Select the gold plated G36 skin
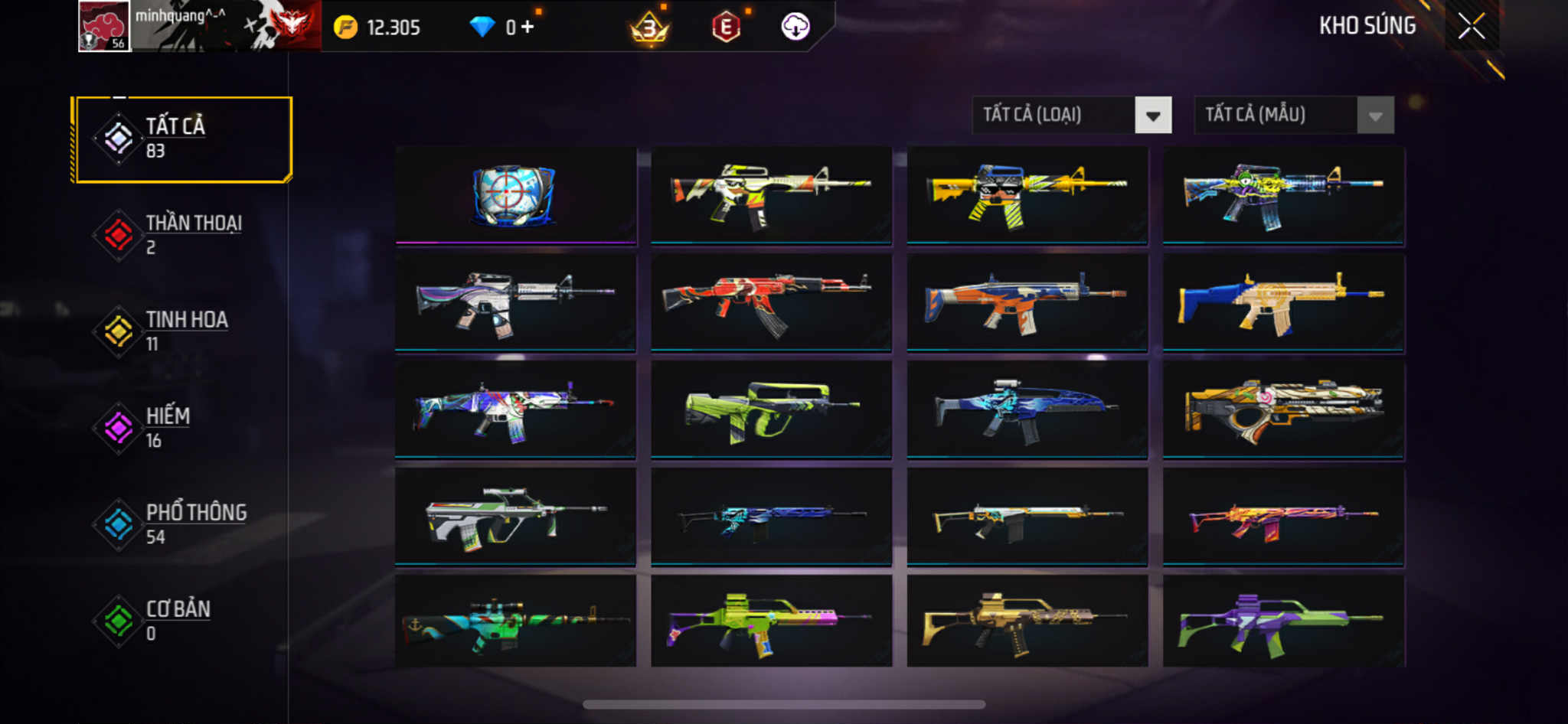The height and width of the screenshot is (724, 1568). click(1027, 621)
